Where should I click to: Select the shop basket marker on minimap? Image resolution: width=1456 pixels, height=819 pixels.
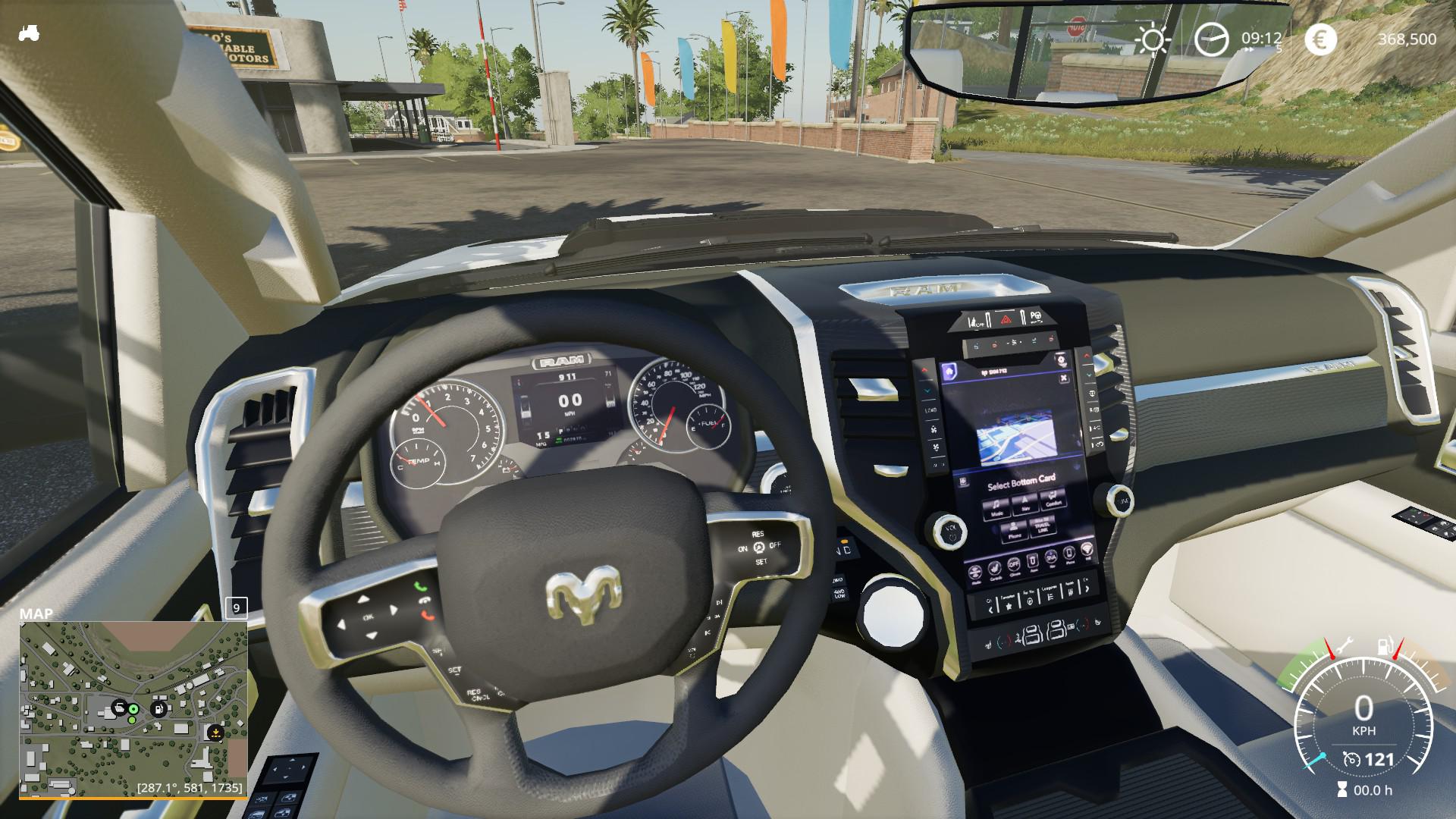coord(118,708)
